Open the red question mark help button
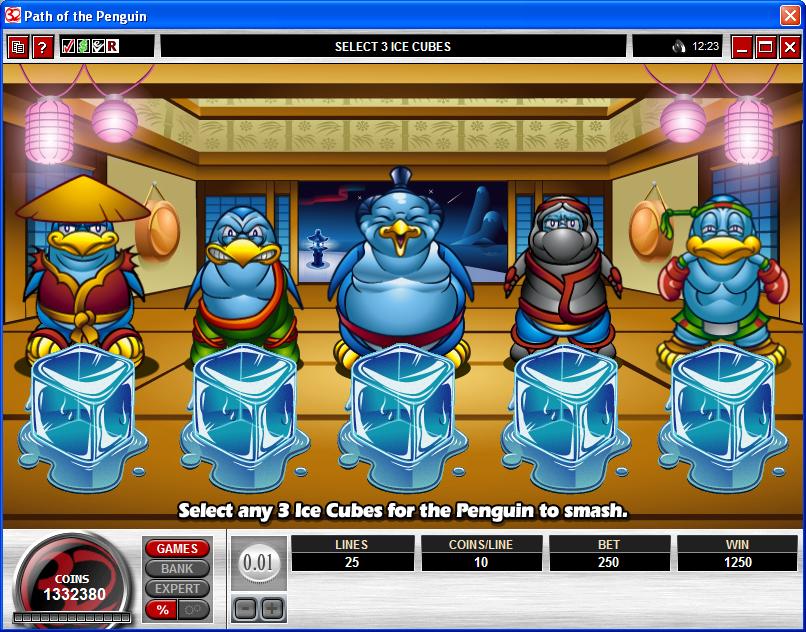This screenshot has height=632, width=806. point(42,47)
